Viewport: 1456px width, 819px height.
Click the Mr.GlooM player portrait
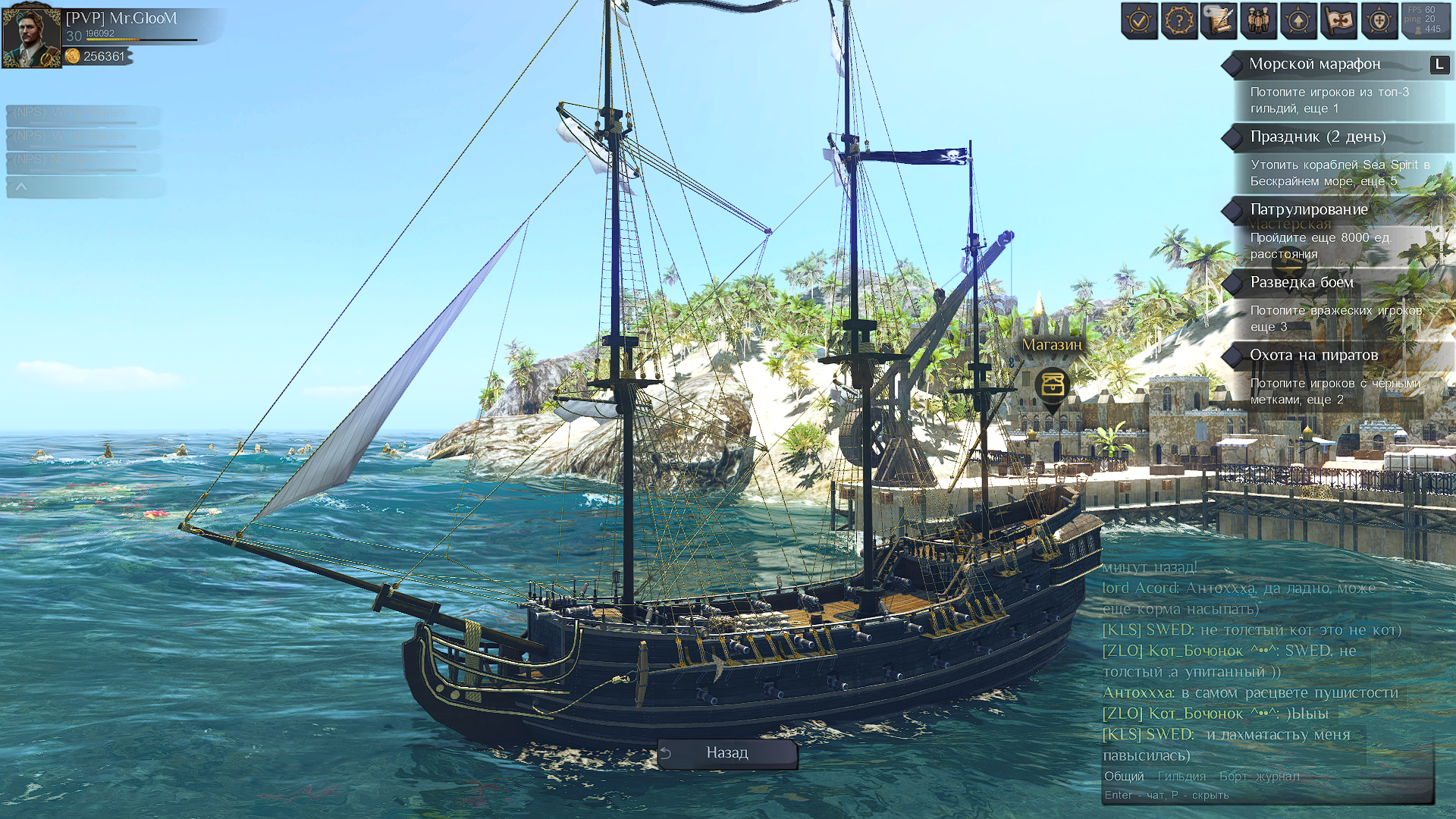[31, 36]
